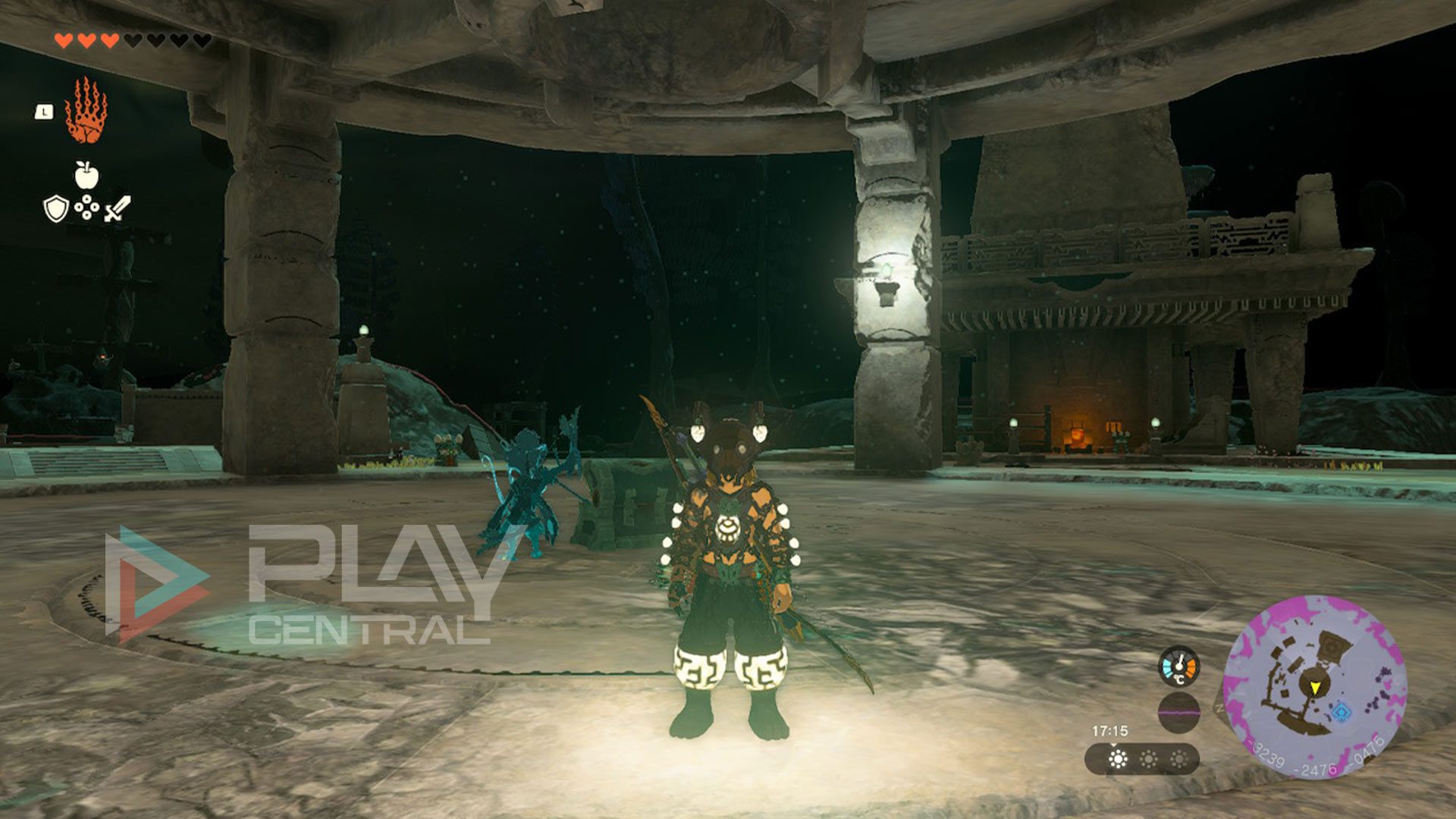This screenshot has width=1456, height=819.
Task: Open the shield quick-select icon
Action: [x=55, y=209]
